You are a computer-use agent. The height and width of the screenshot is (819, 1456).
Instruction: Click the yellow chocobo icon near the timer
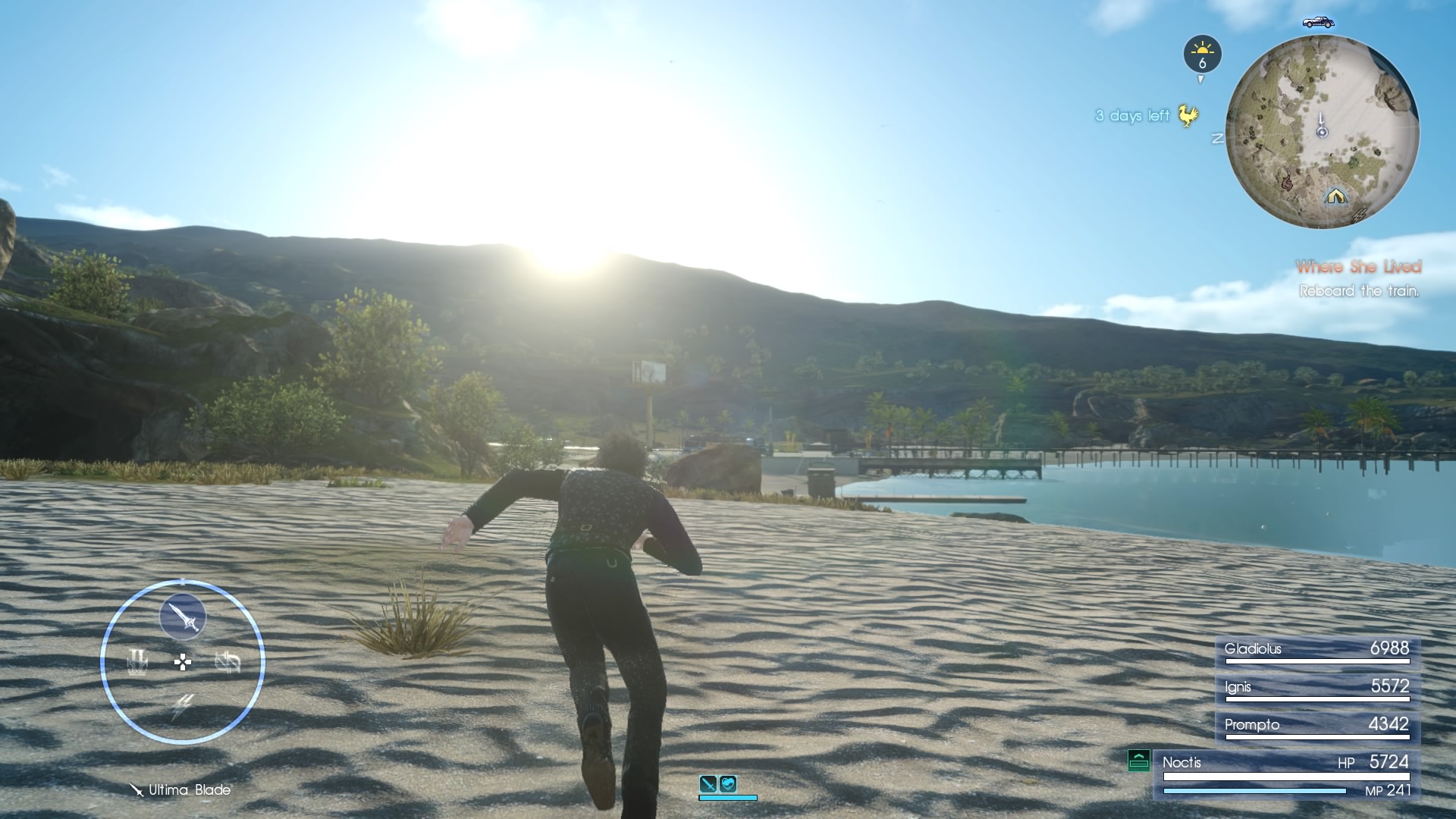coord(1187,114)
